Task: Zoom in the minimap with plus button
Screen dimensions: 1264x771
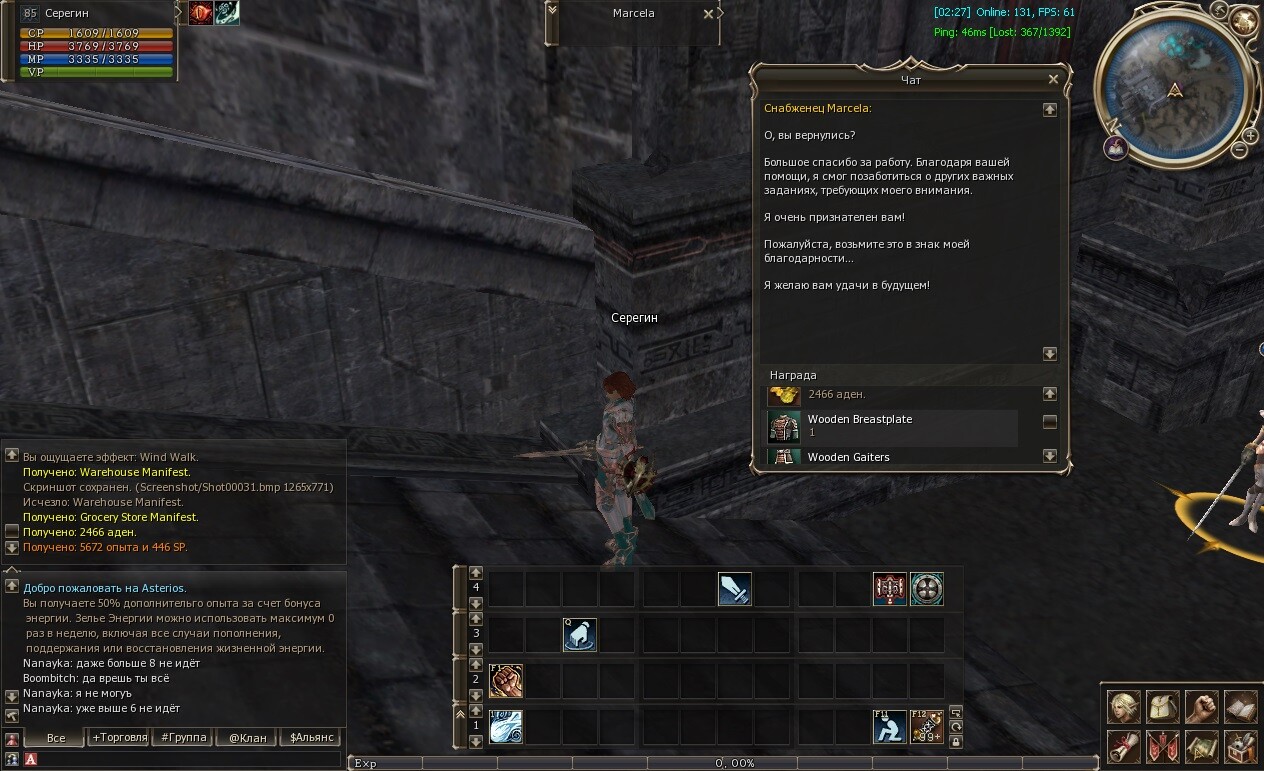Action: 1250,136
